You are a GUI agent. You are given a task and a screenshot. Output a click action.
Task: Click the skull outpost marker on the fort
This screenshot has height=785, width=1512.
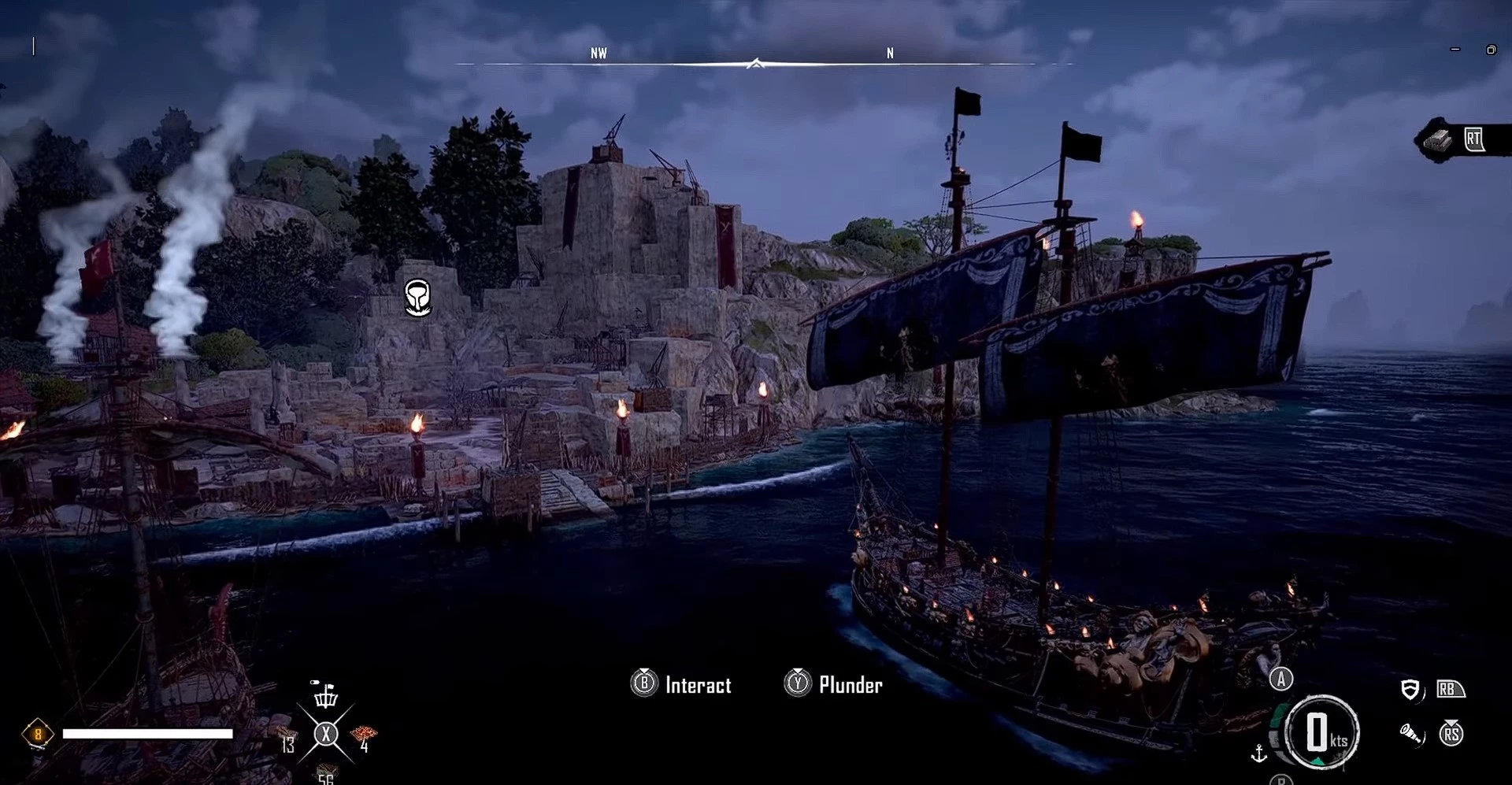(x=417, y=298)
